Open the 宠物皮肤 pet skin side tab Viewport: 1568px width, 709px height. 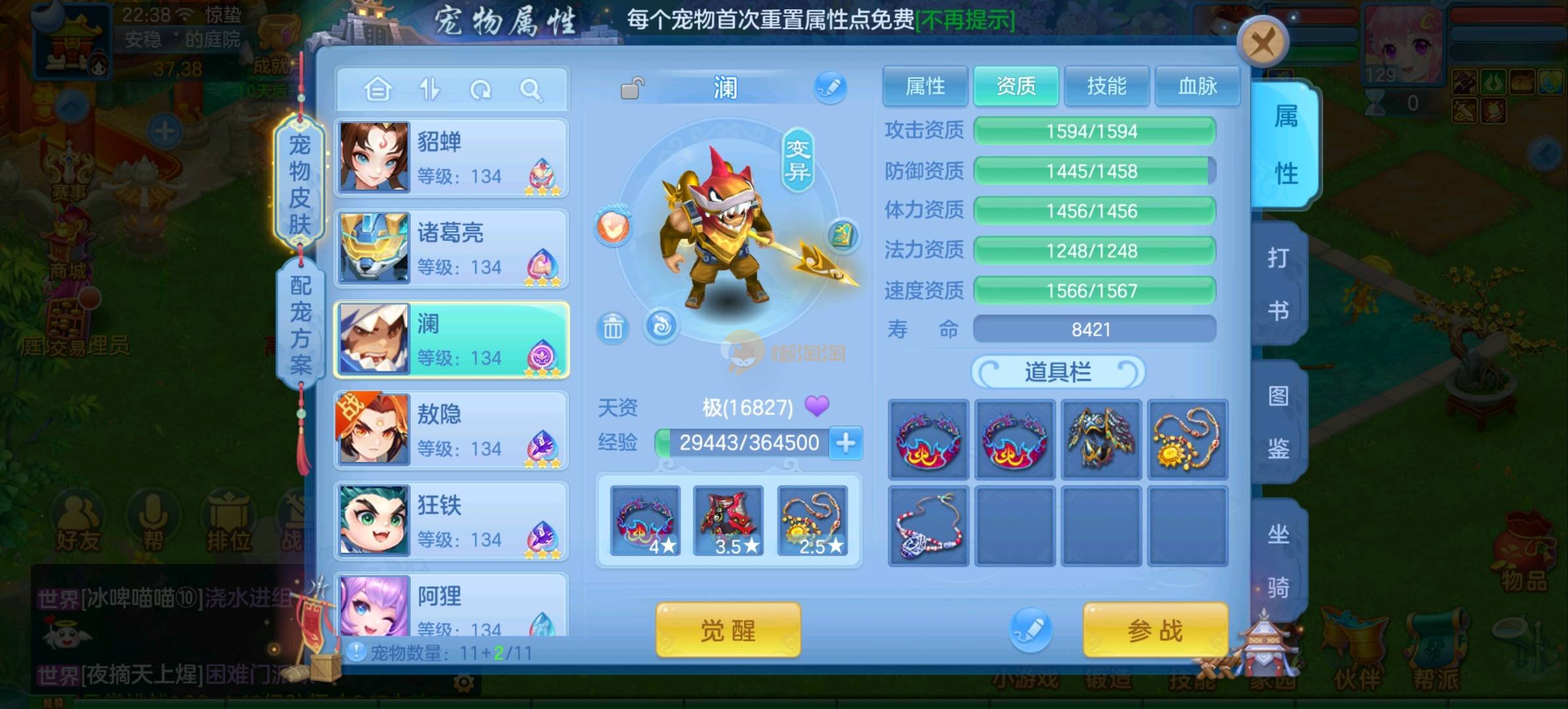click(300, 184)
